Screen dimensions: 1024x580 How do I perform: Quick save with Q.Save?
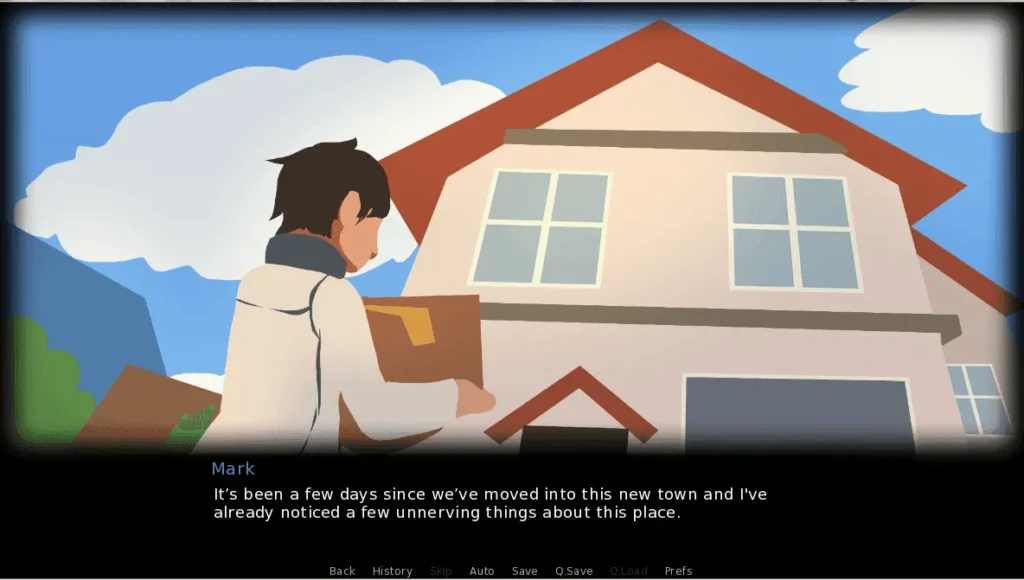(574, 571)
